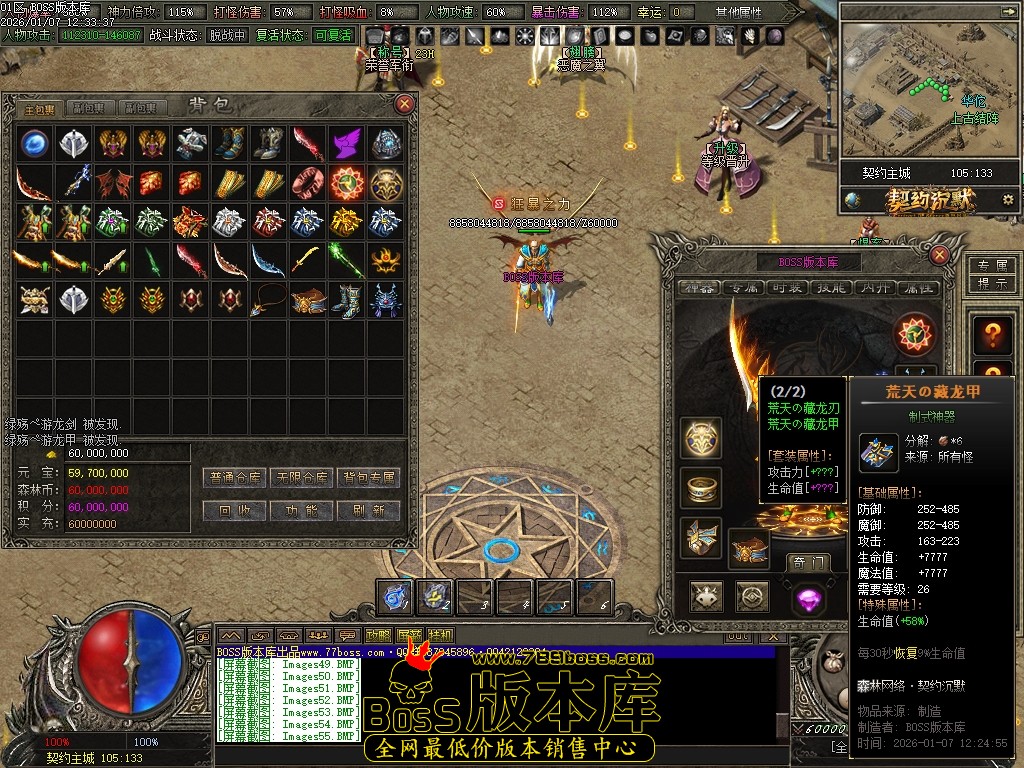Viewport: 1024px width, 768px height.
Task: Activate the skill in hotbar slot 1
Action: click(395, 597)
